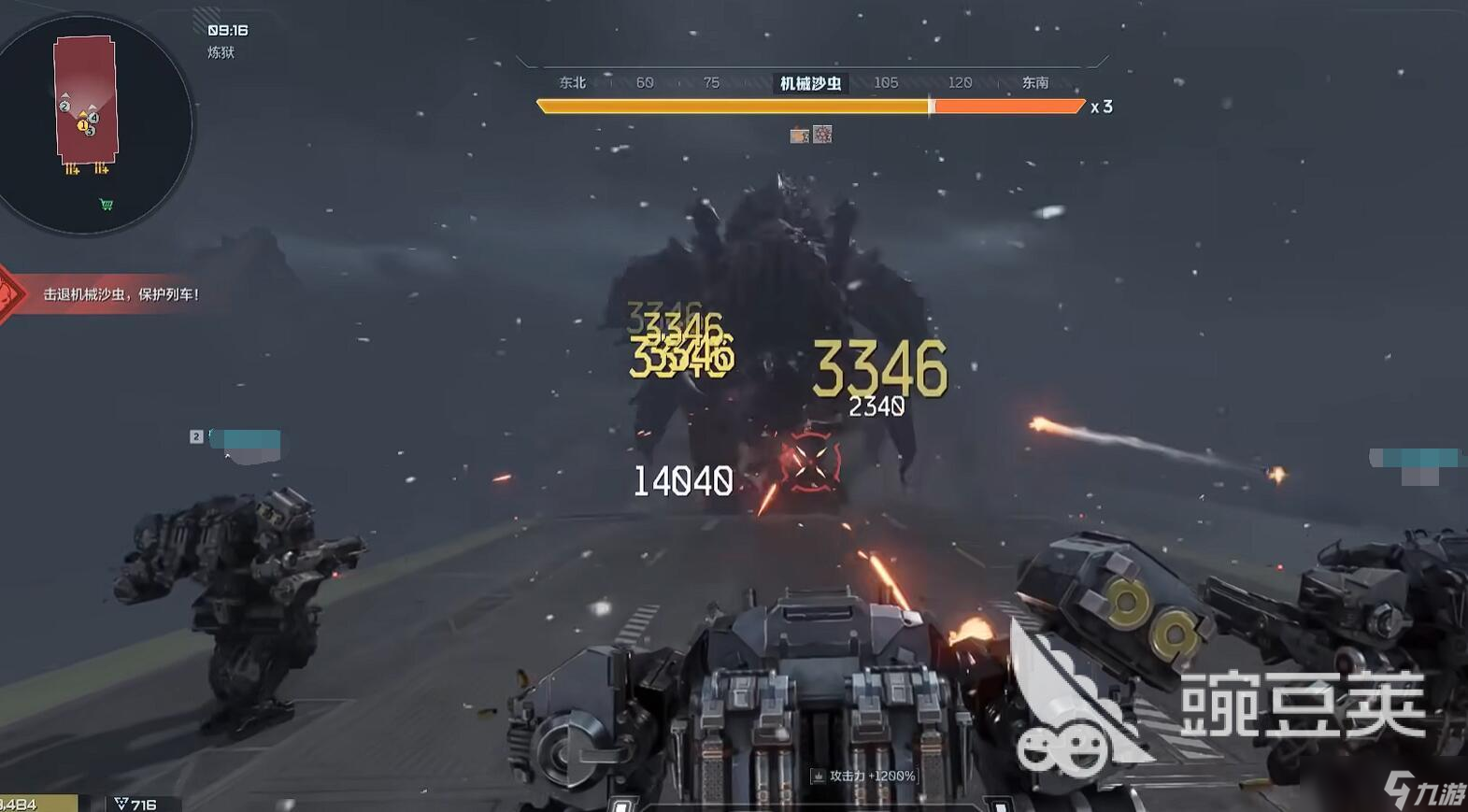The width and height of the screenshot is (1468, 812).
Task: Click the 攻击力 +1200% attack buff indicator
Action: pos(863,776)
